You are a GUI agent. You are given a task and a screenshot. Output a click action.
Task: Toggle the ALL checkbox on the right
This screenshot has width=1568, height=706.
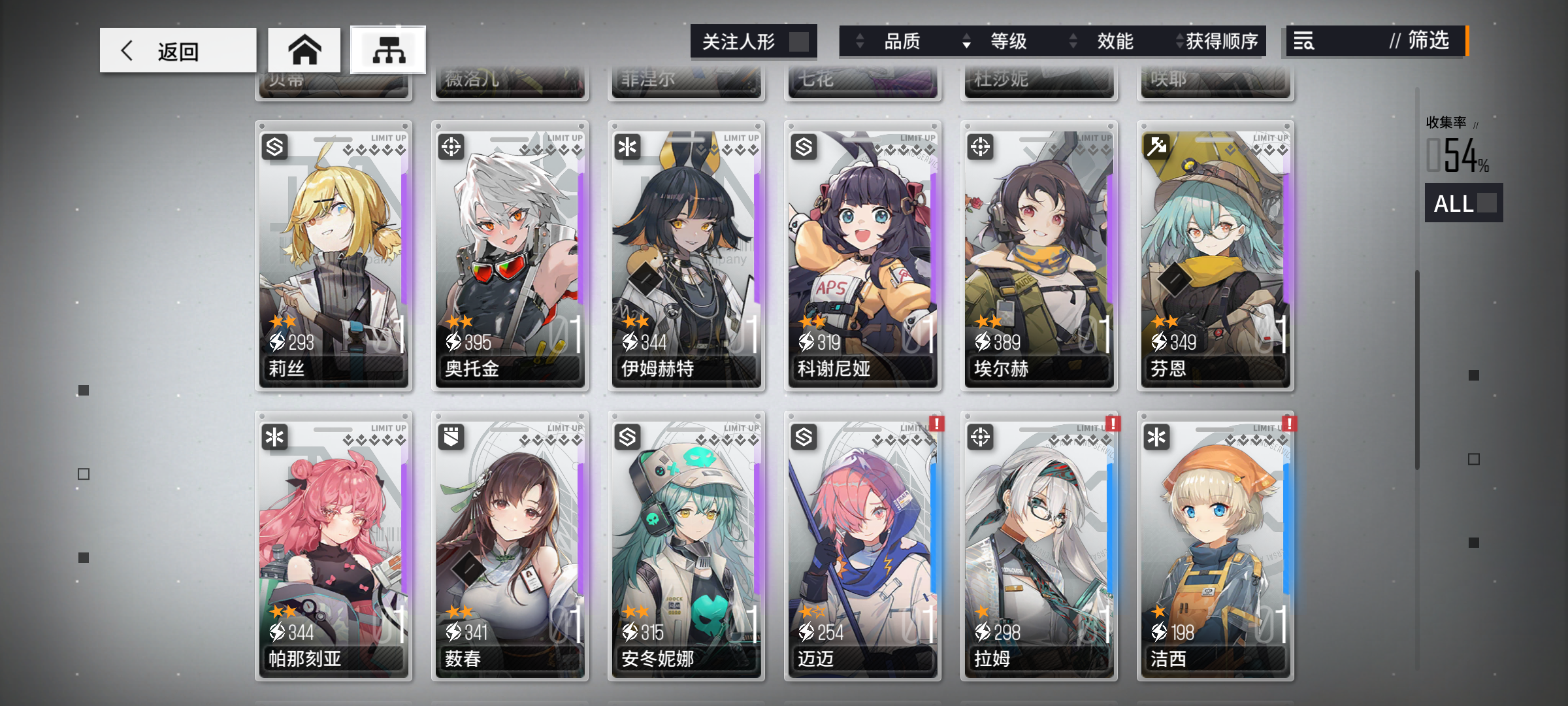(1485, 204)
